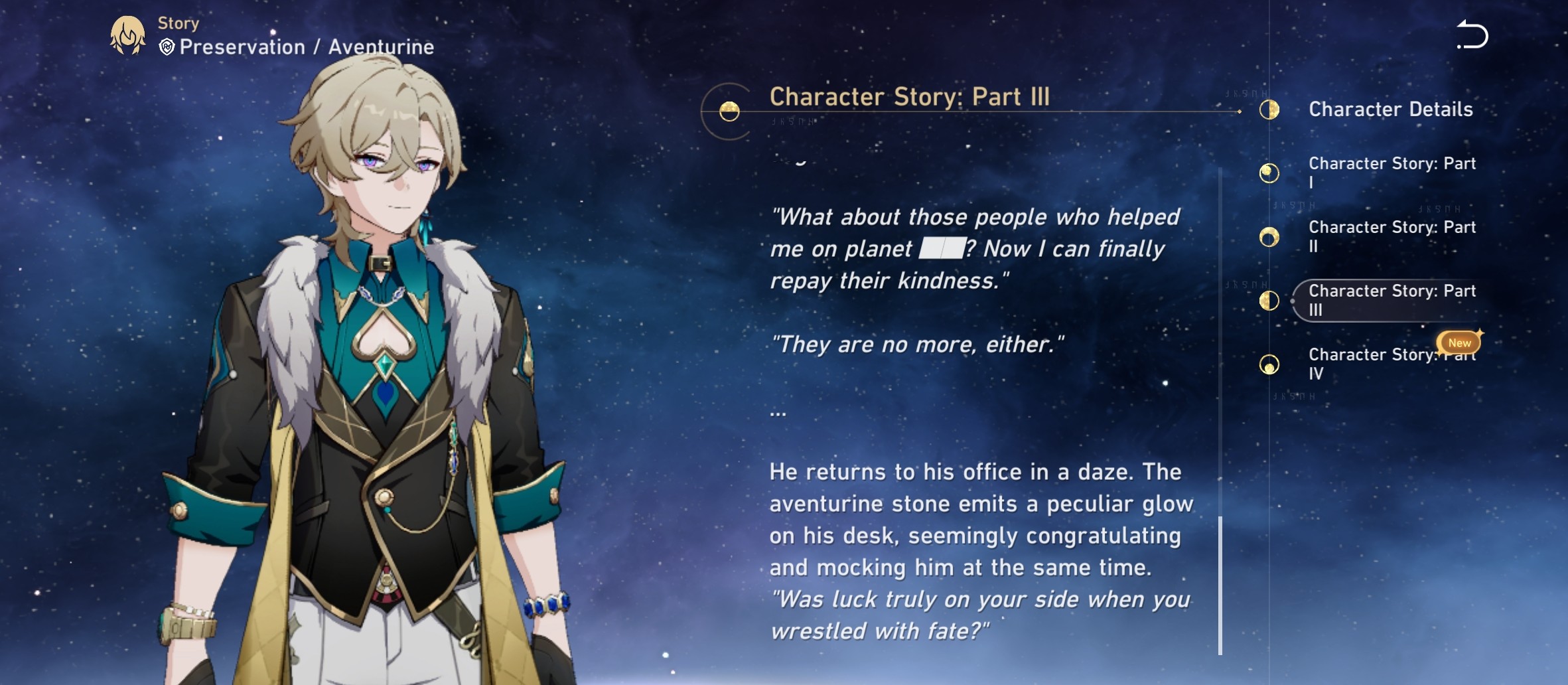Select the Preservation path shield icon

click(168, 47)
